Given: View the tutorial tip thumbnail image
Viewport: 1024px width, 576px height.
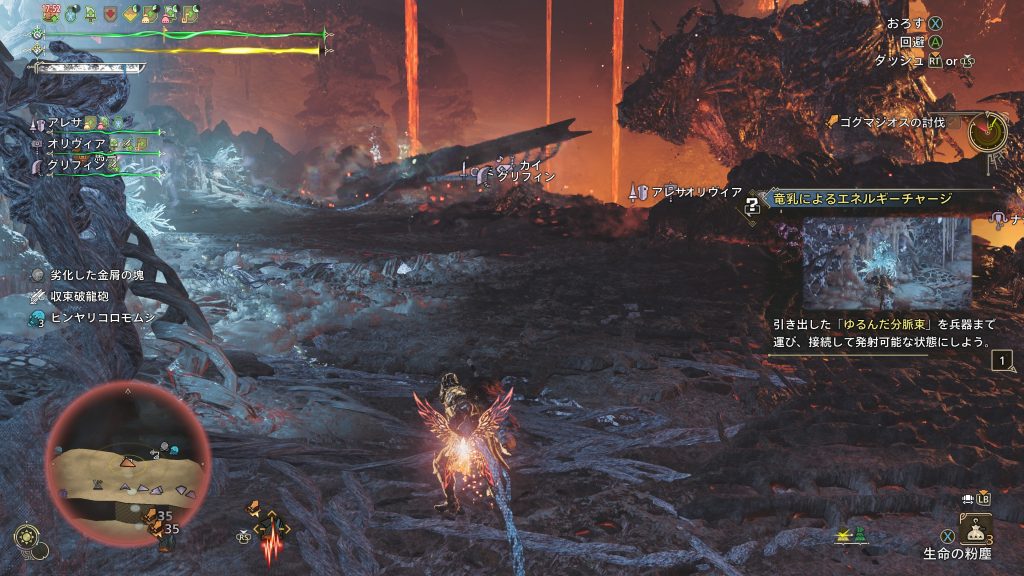Looking at the screenshot, I should (886, 263).
